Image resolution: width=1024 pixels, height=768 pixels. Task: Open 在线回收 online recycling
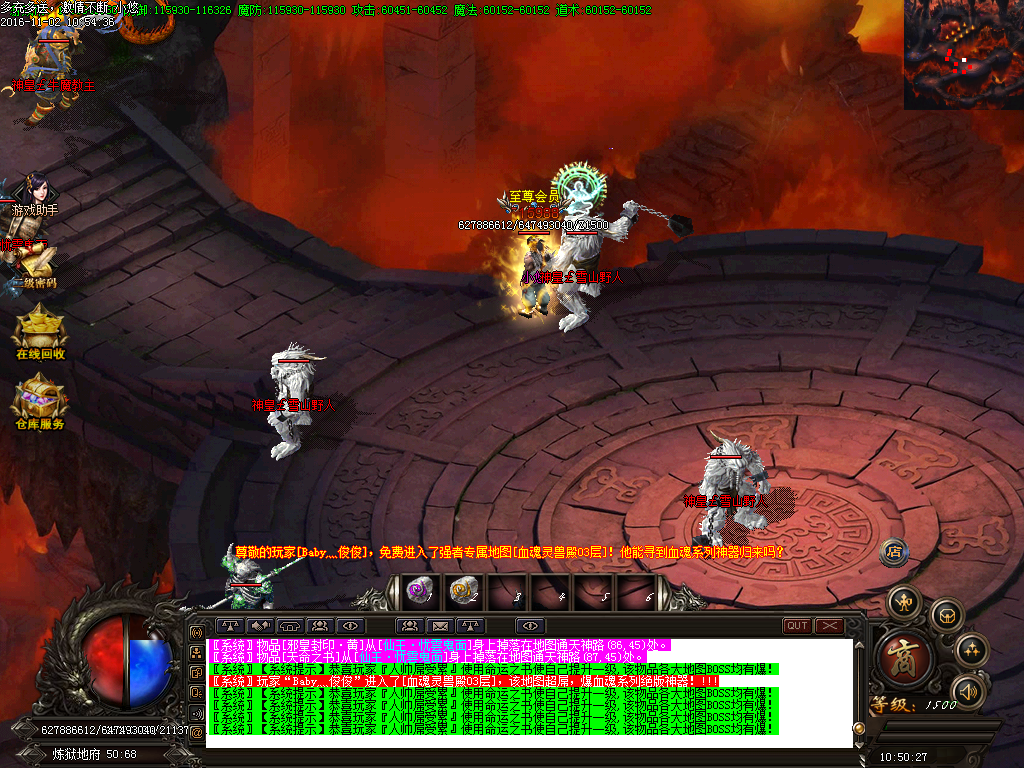(39, 330)
